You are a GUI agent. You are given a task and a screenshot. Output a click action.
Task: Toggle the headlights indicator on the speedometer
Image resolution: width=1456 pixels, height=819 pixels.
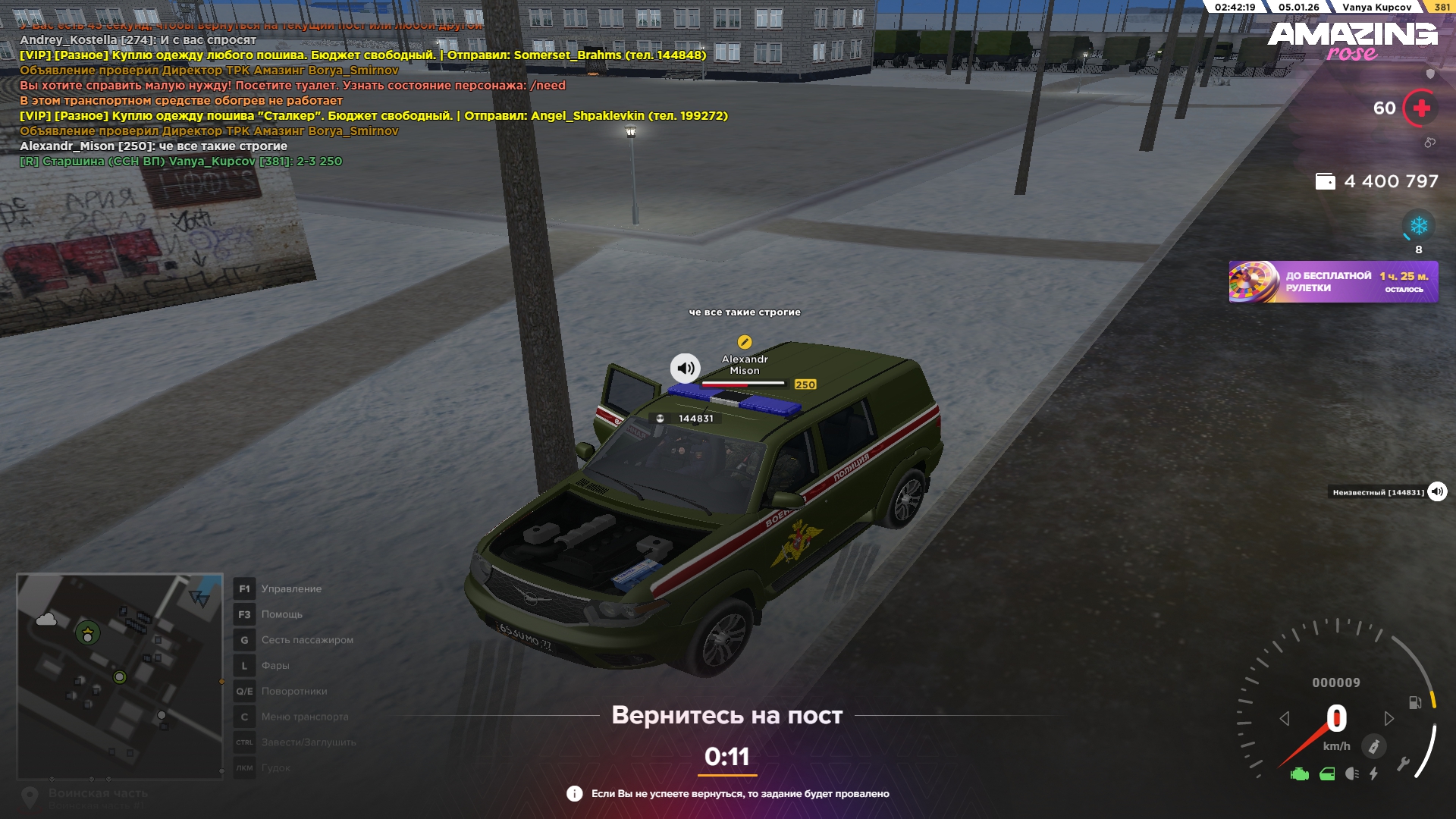click(1351, 774)
